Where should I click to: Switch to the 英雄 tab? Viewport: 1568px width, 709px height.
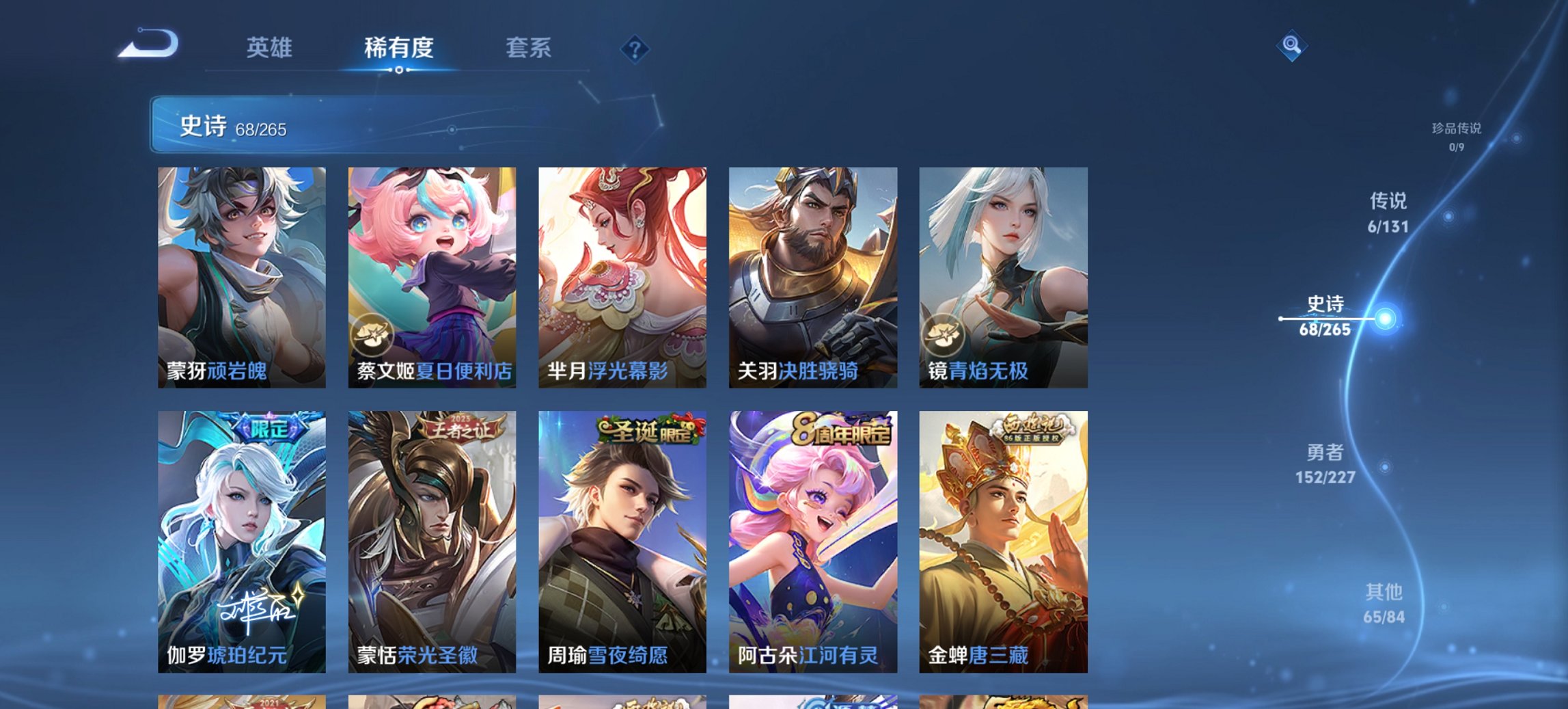271,48
